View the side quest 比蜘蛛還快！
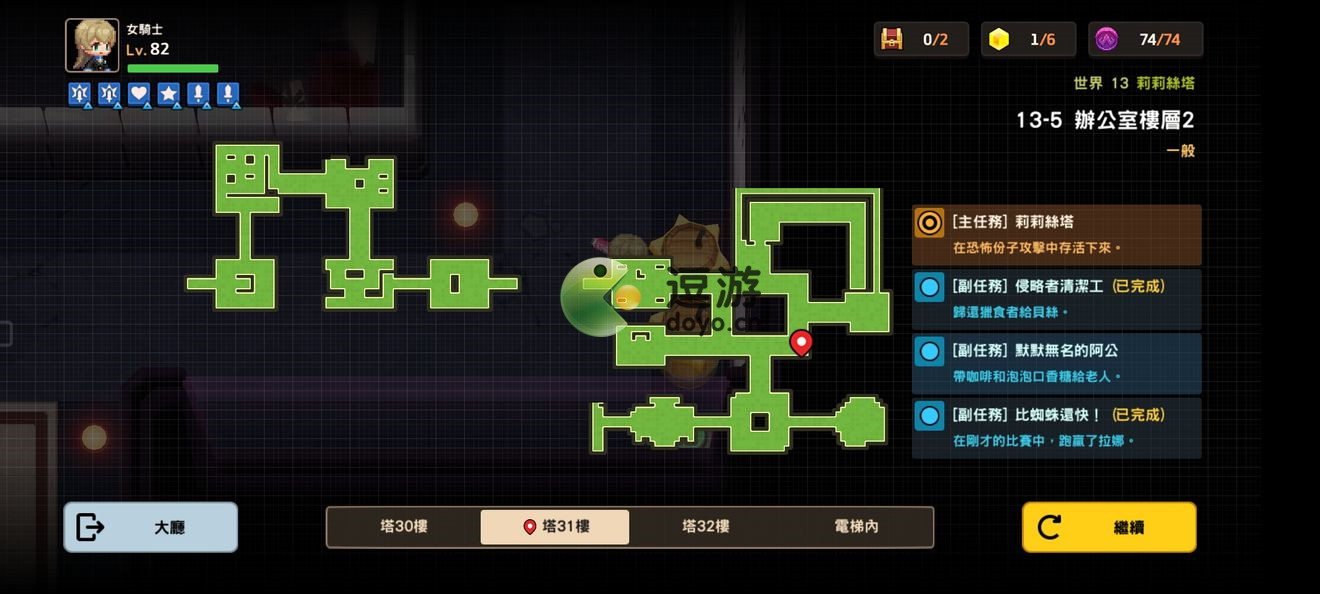This screenshot has width=1320, height=594. tap(1056, 427)
